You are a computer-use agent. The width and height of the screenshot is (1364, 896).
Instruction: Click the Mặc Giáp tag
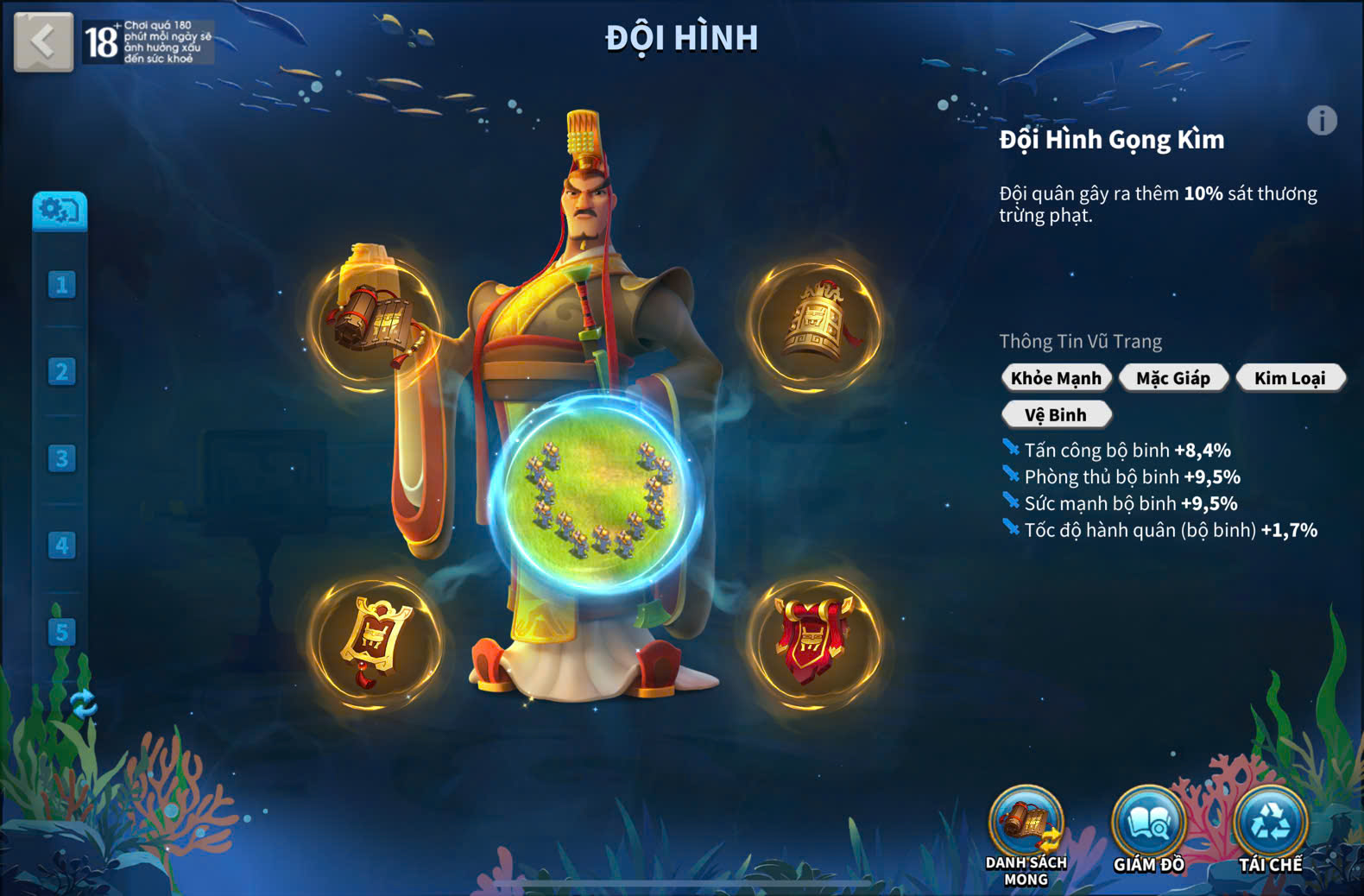[x=1173, y=378]
